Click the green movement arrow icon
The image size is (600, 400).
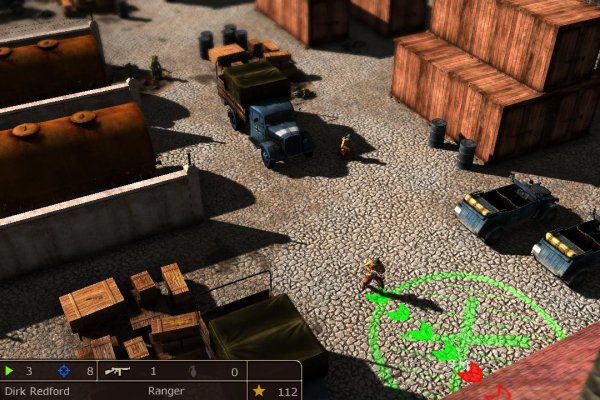(x=10, y=371)
